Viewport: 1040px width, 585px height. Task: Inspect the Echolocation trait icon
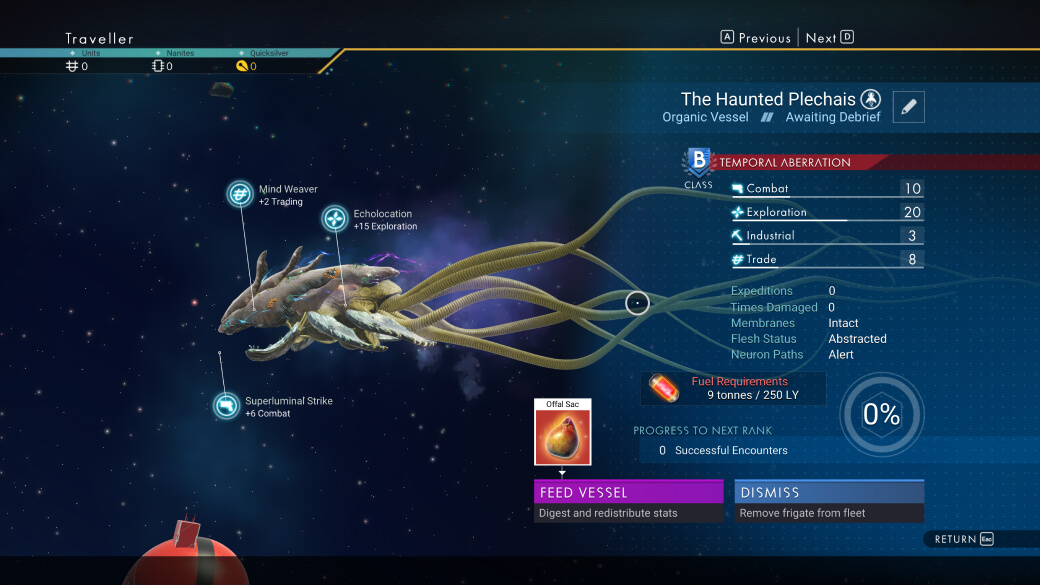click(335, 219)
